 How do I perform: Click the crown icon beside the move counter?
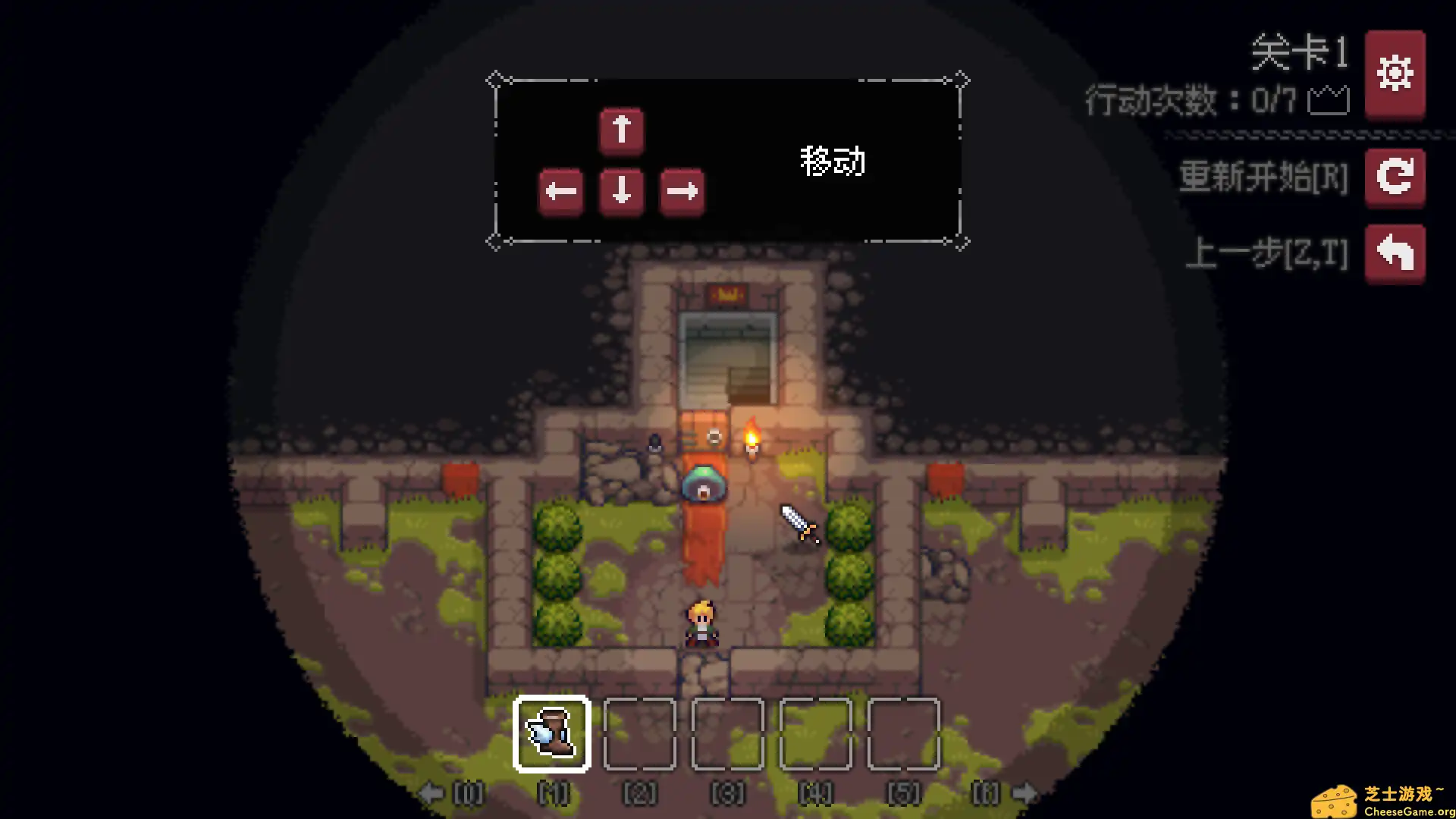[1329, 100]
